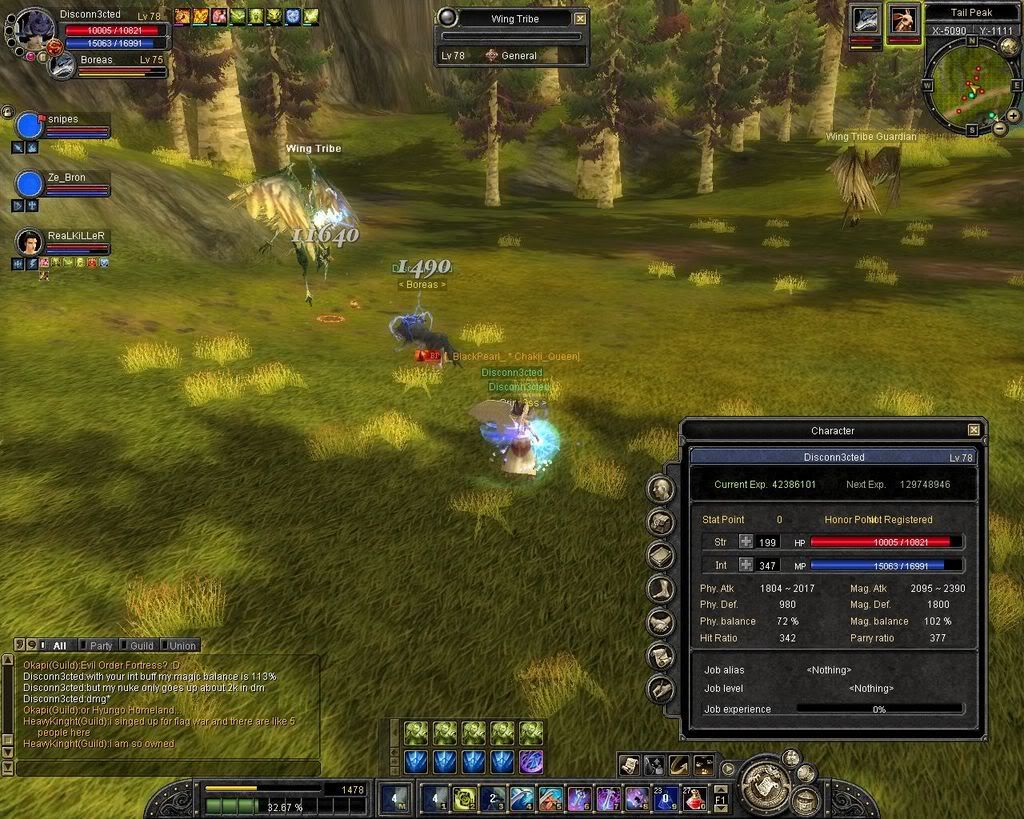The height and width of the screenshot is (819, 1024).
Task: Use the blue mana potion in hotbar
Action: 665,798
